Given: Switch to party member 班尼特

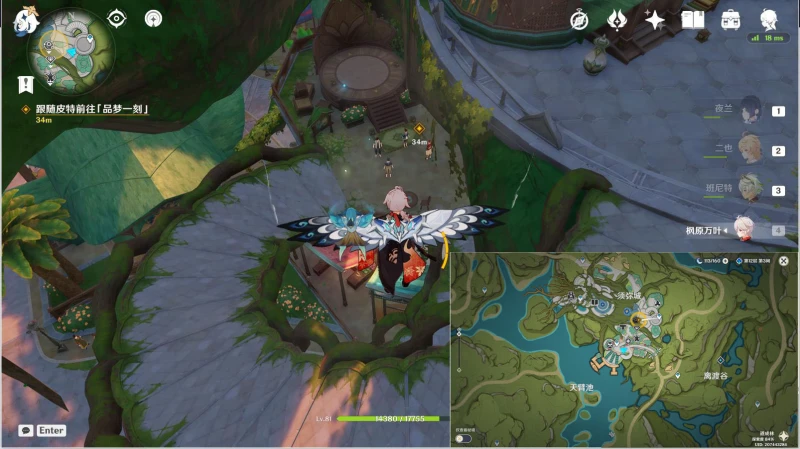Looking at the screenshot, I should (x=750, y=189).
